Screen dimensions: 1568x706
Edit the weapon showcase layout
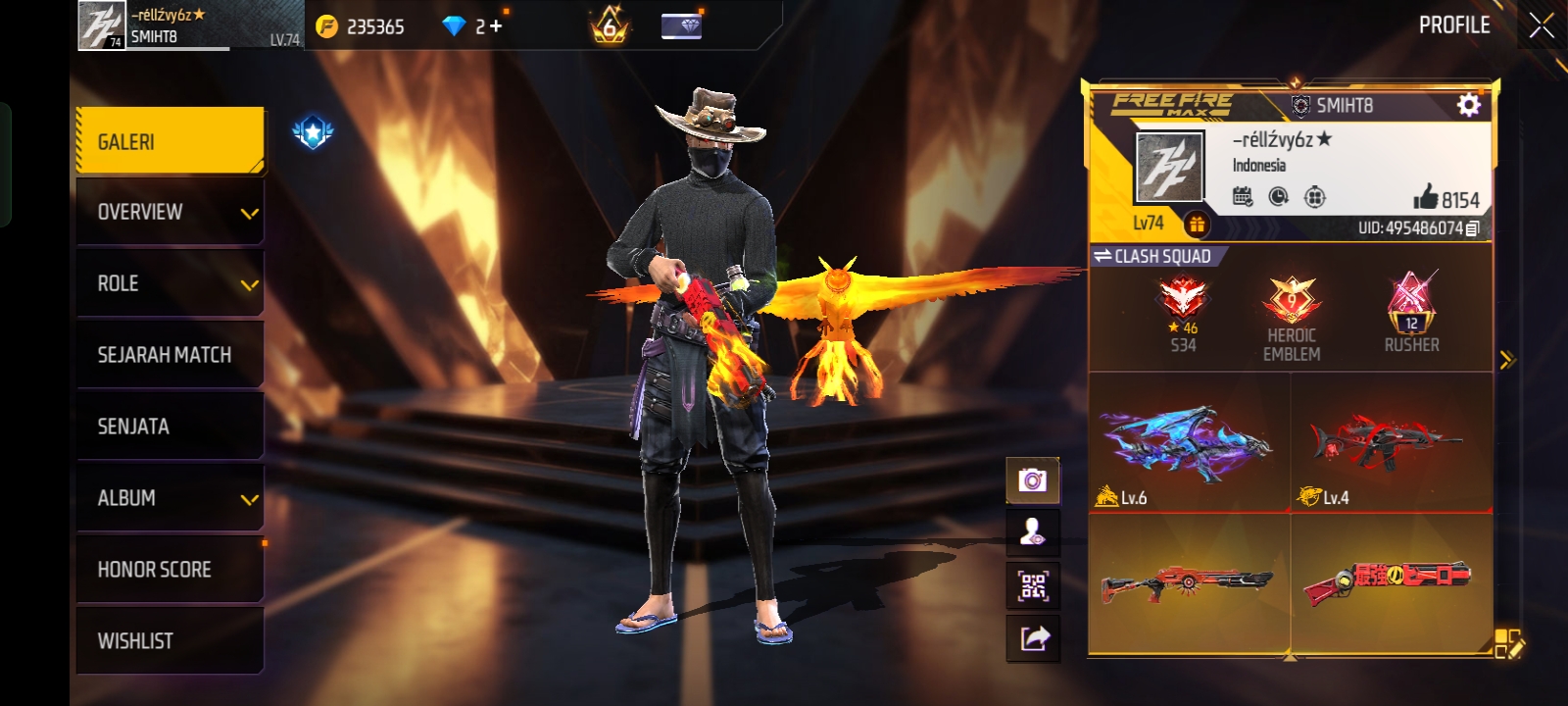click(1508, 643)
